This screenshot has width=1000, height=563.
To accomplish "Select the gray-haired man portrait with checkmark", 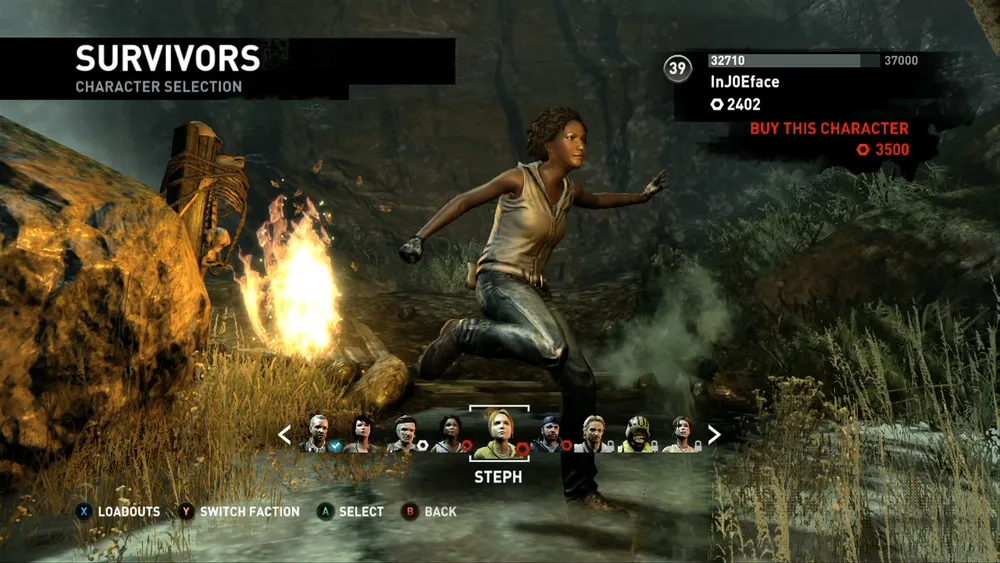I will (x=318, y=434).
